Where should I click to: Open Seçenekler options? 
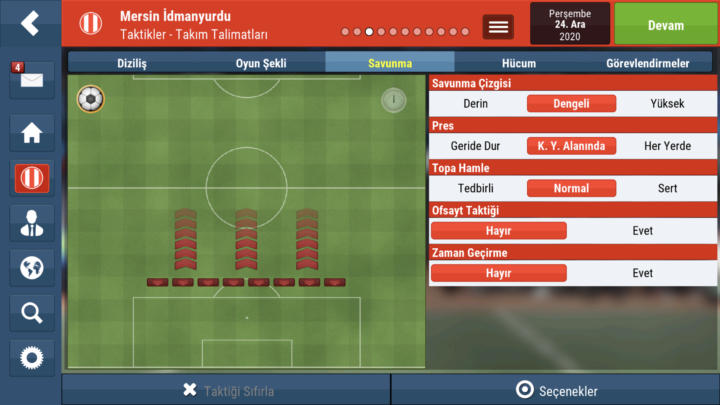pos(556,390)
